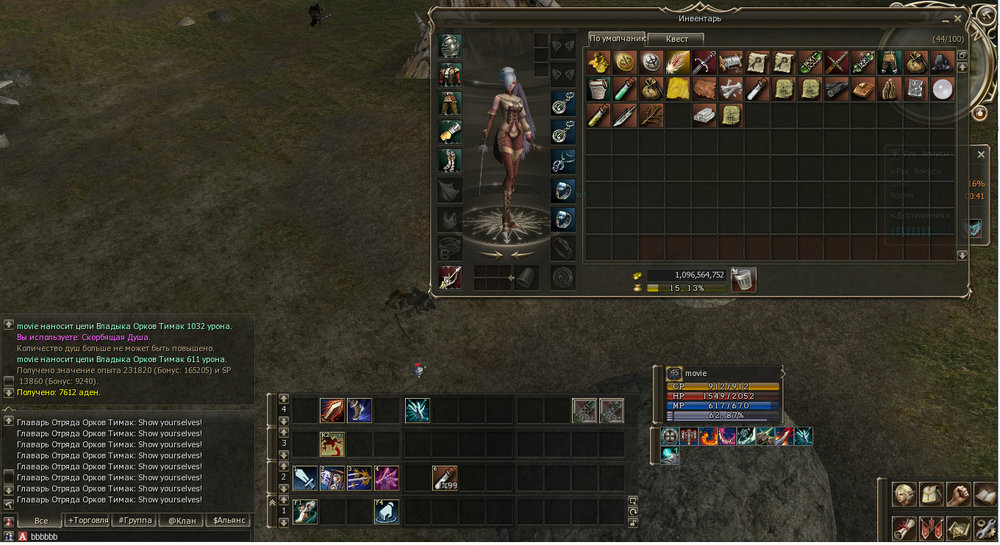Viewport: 1000px width, 545px height.
Task: Activate the sword skill on hotbar two
Action: [306, 478]
